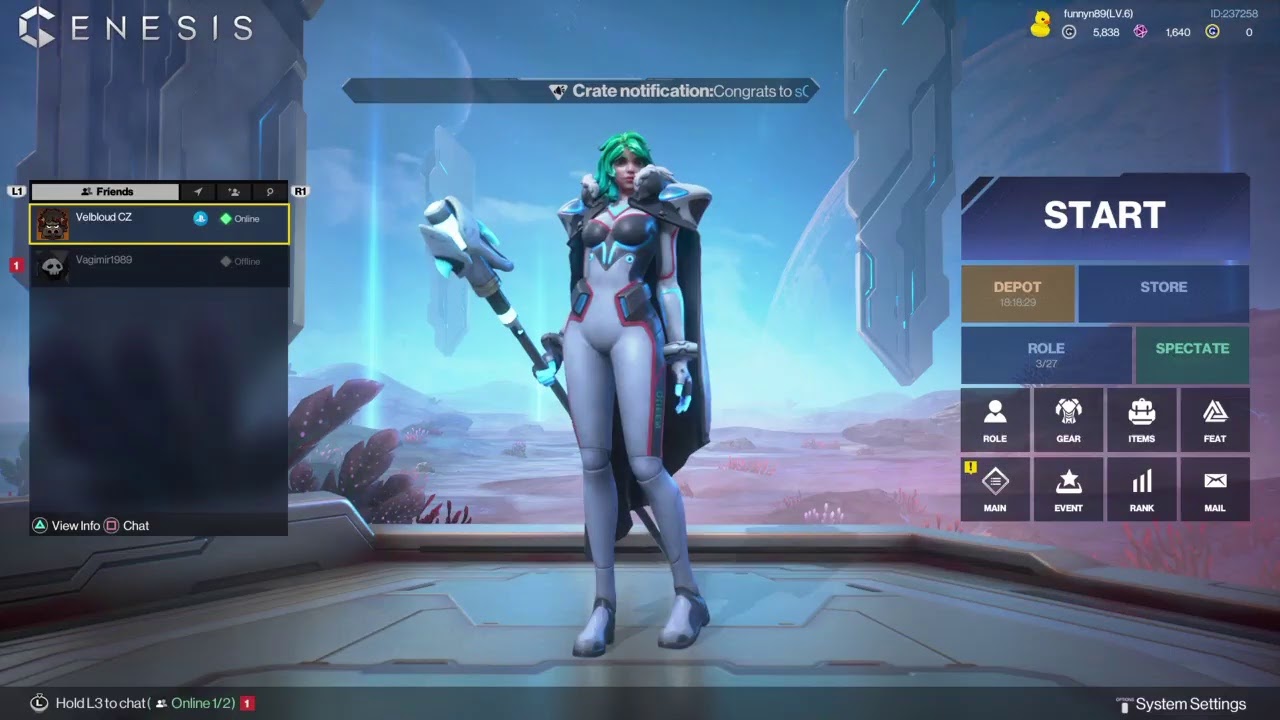Viewport: 1280px width, 720px height.
Task: Select the Friends tab
Action: (106, 192)
